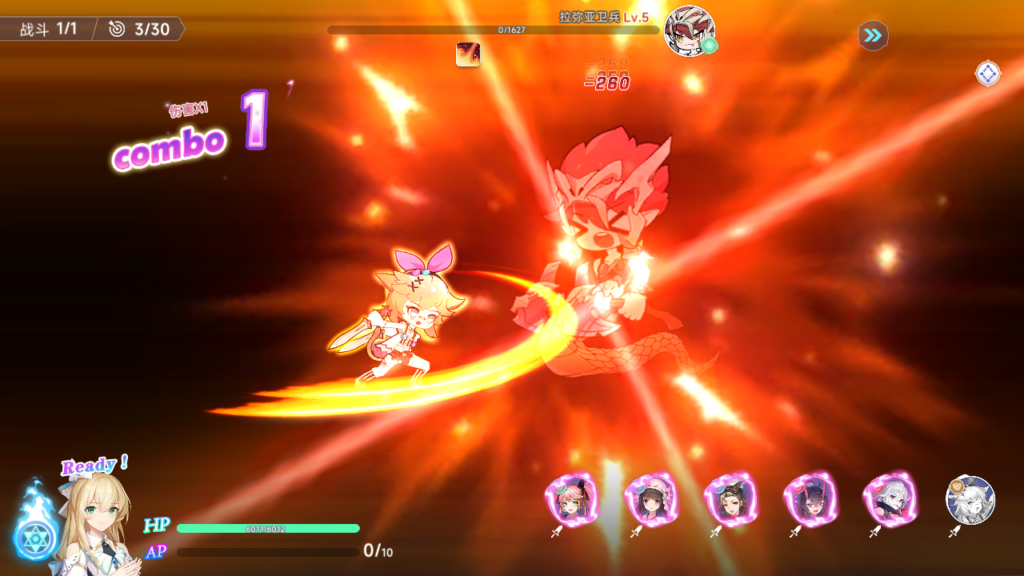Inspect the red flame buff icon
Image resolution: width=1024 pixels, height=576 pixels.
pyautogui.click(x=468, y=54)
